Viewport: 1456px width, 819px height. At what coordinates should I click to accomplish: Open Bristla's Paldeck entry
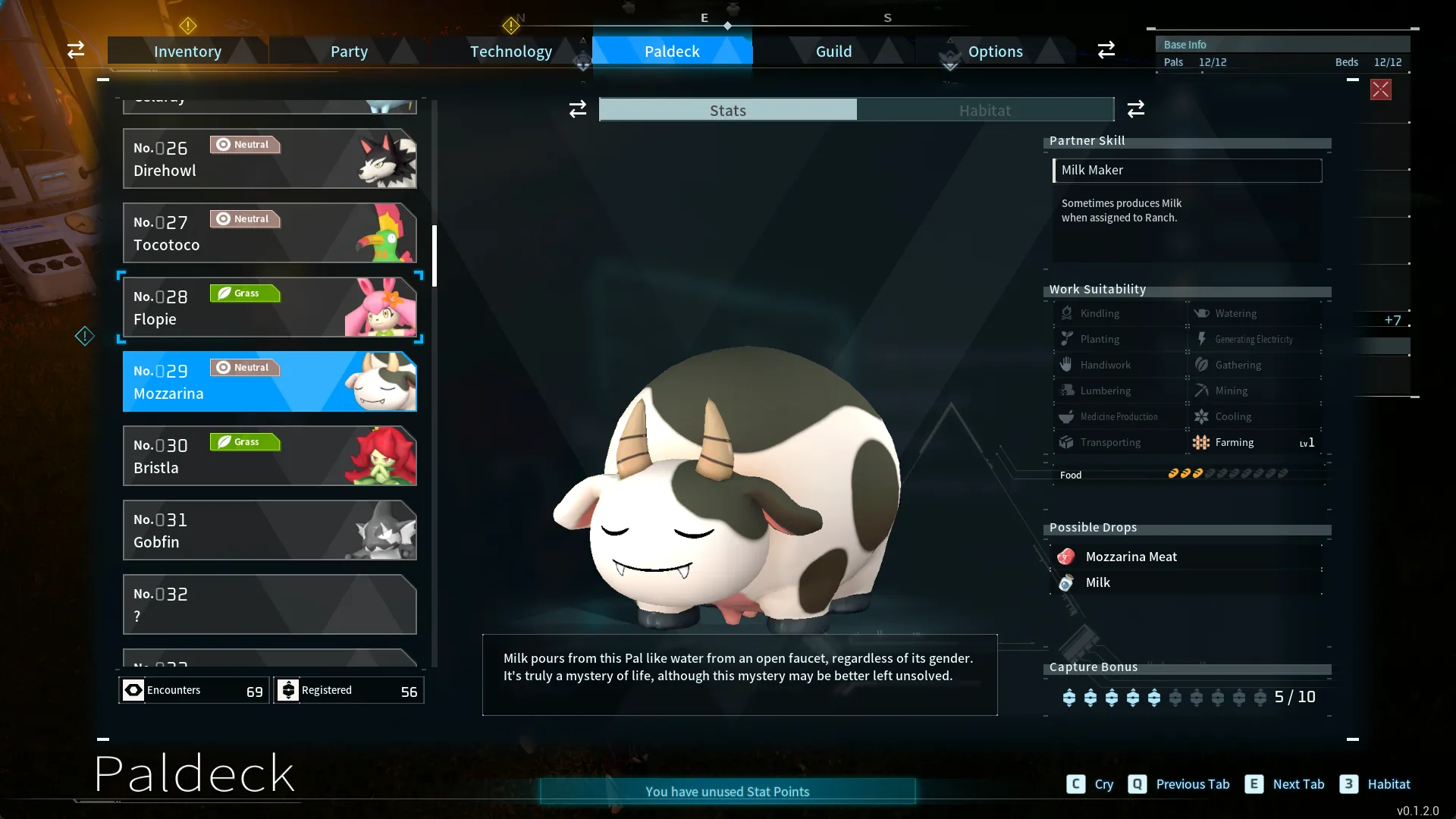coord(269,456)
